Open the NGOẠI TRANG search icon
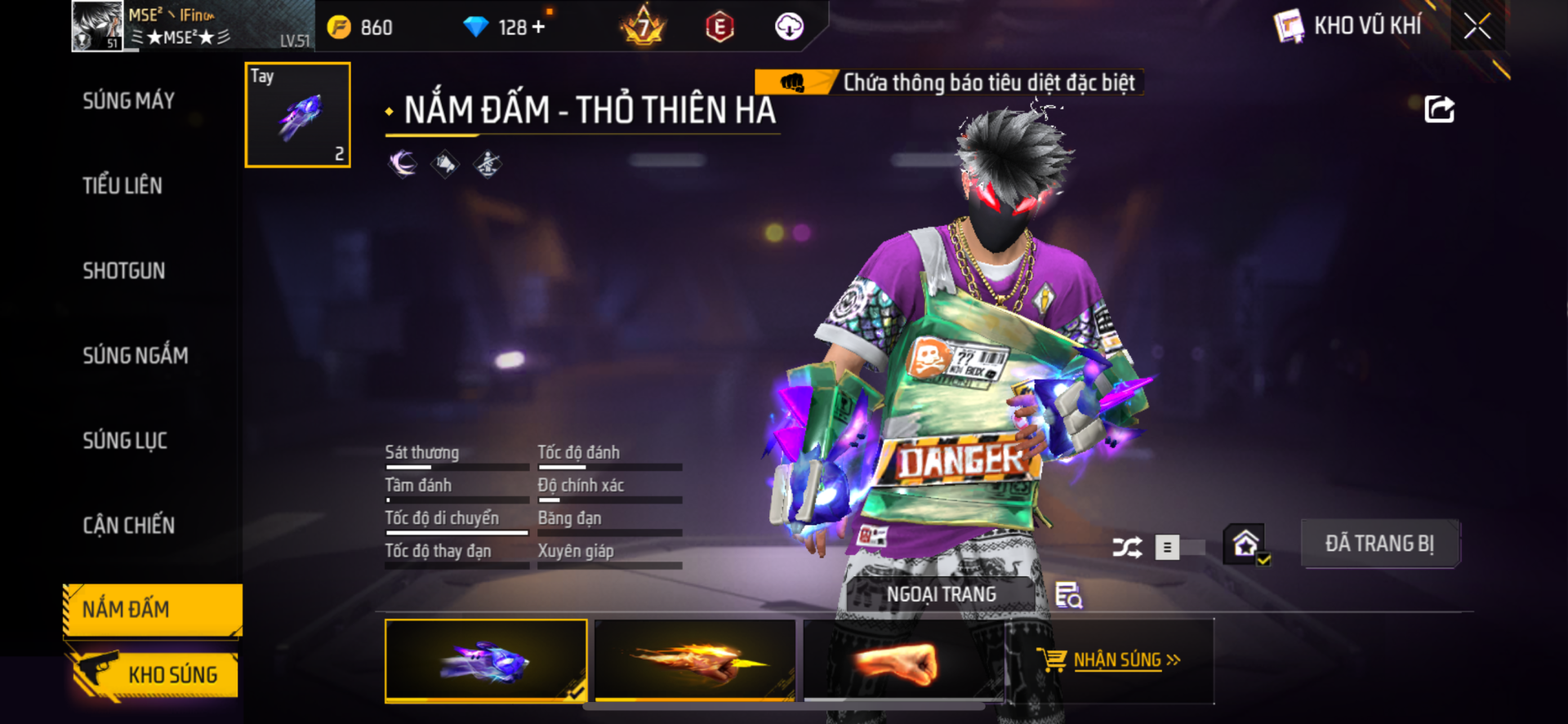The image size is (1568, 724). coord(1068,595)
